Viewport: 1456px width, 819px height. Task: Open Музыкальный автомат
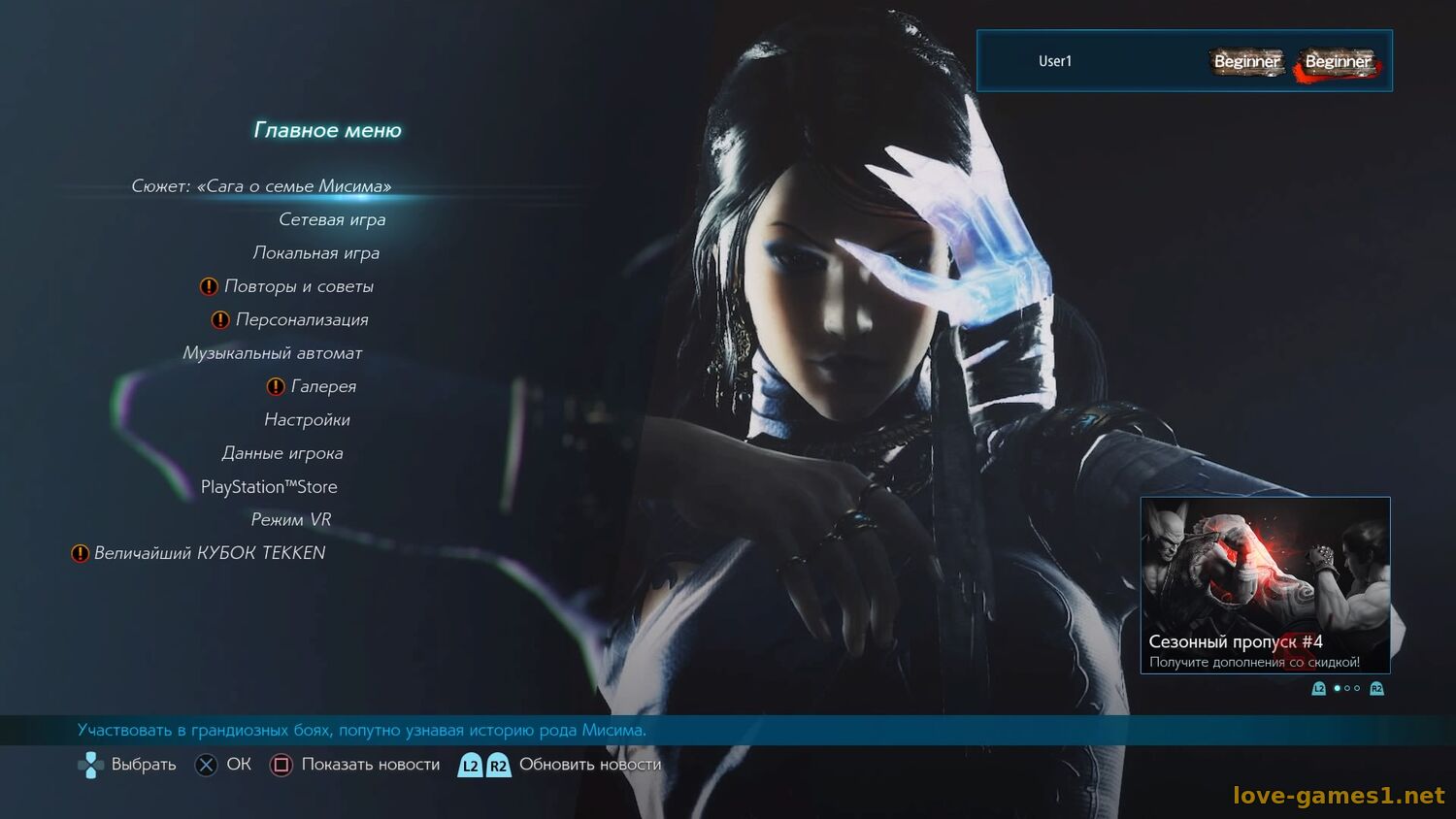point(272,353)
